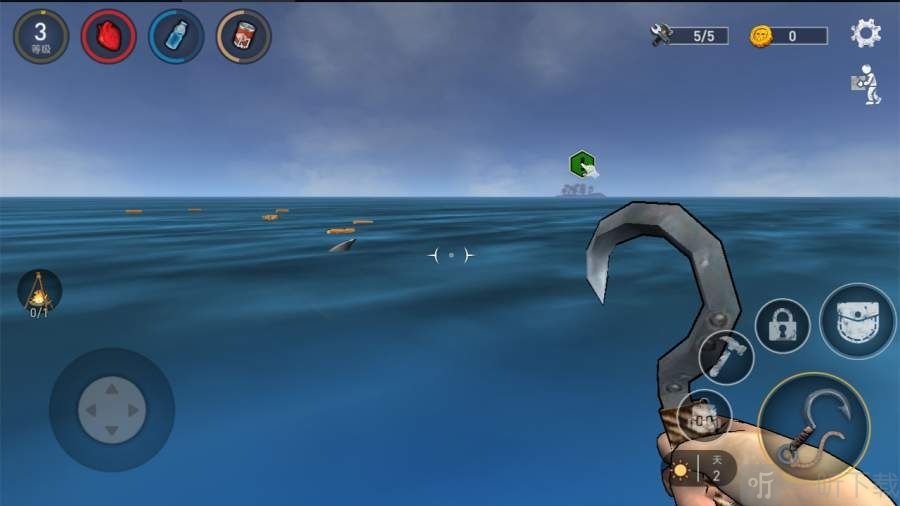Throw the hook with the large hook button

tap(813, 427)
